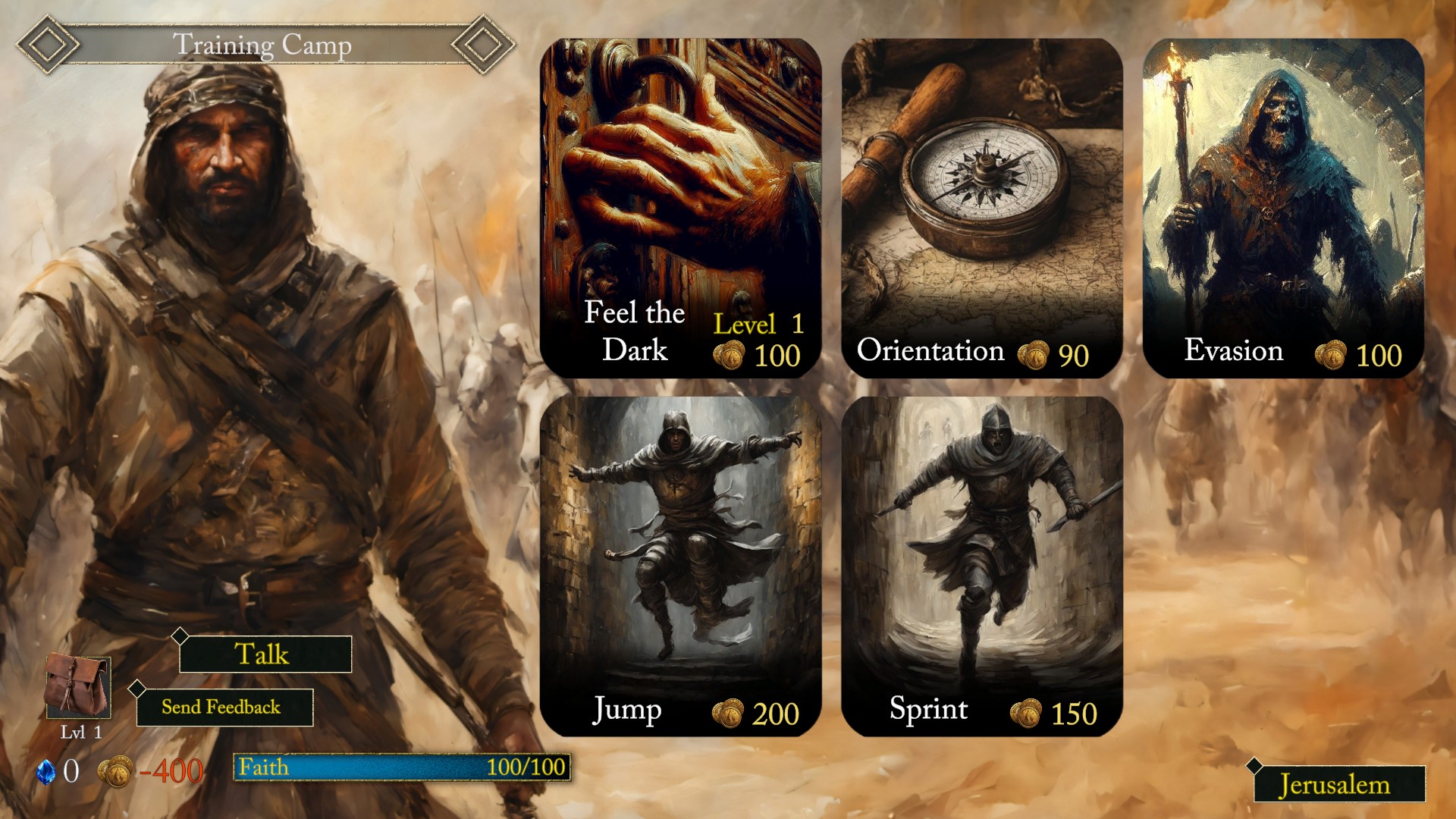Viewport: 1456px width, 819px height.
Task: Click the Faith progress bar
Action: coord(402,767)
